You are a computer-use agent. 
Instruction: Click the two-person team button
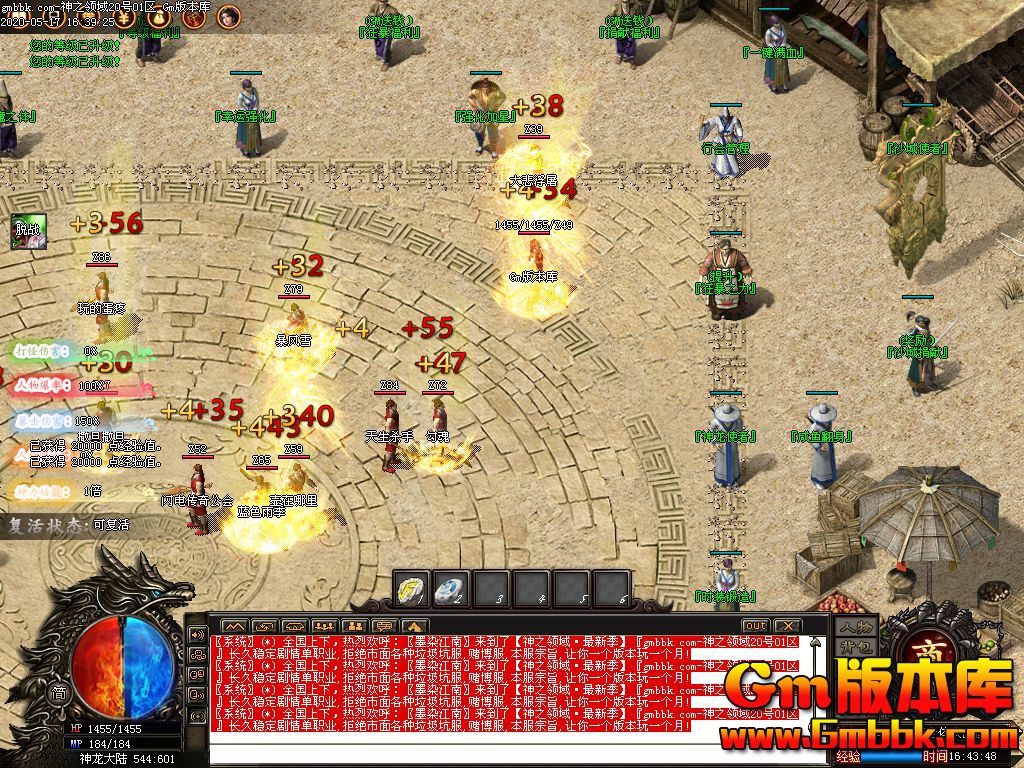352,626
